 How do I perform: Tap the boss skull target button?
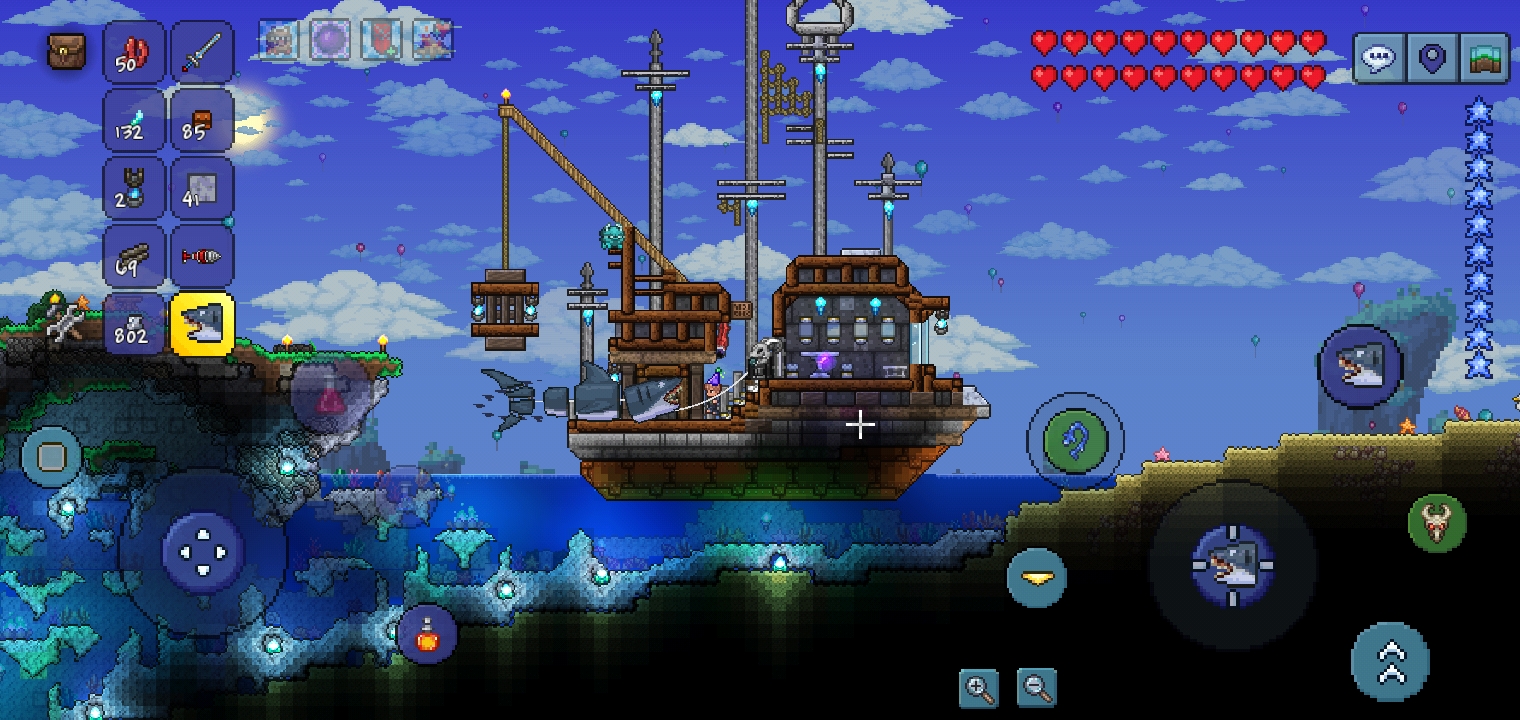(1437, 523)
